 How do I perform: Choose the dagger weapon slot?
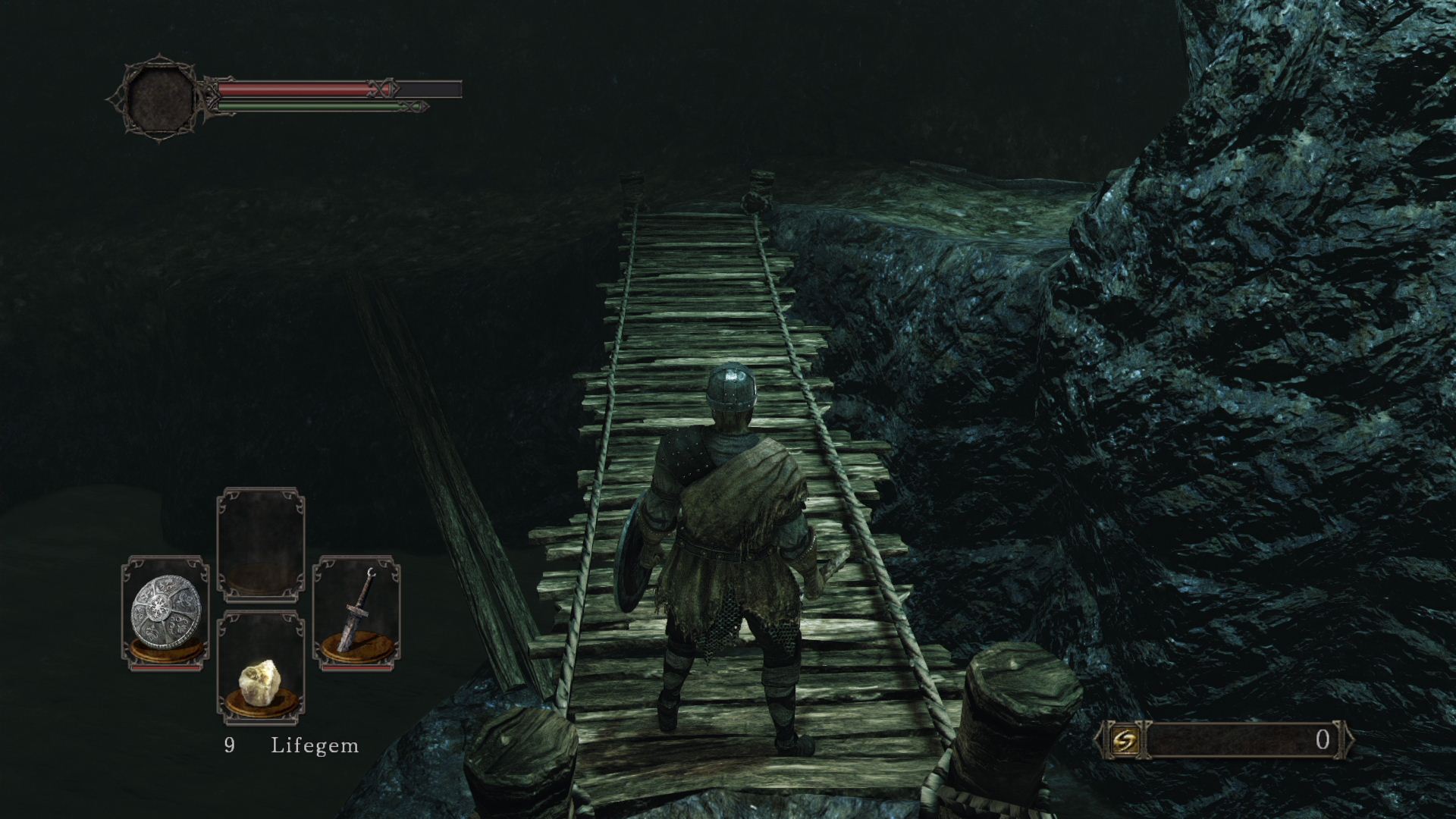pos(356,613)
